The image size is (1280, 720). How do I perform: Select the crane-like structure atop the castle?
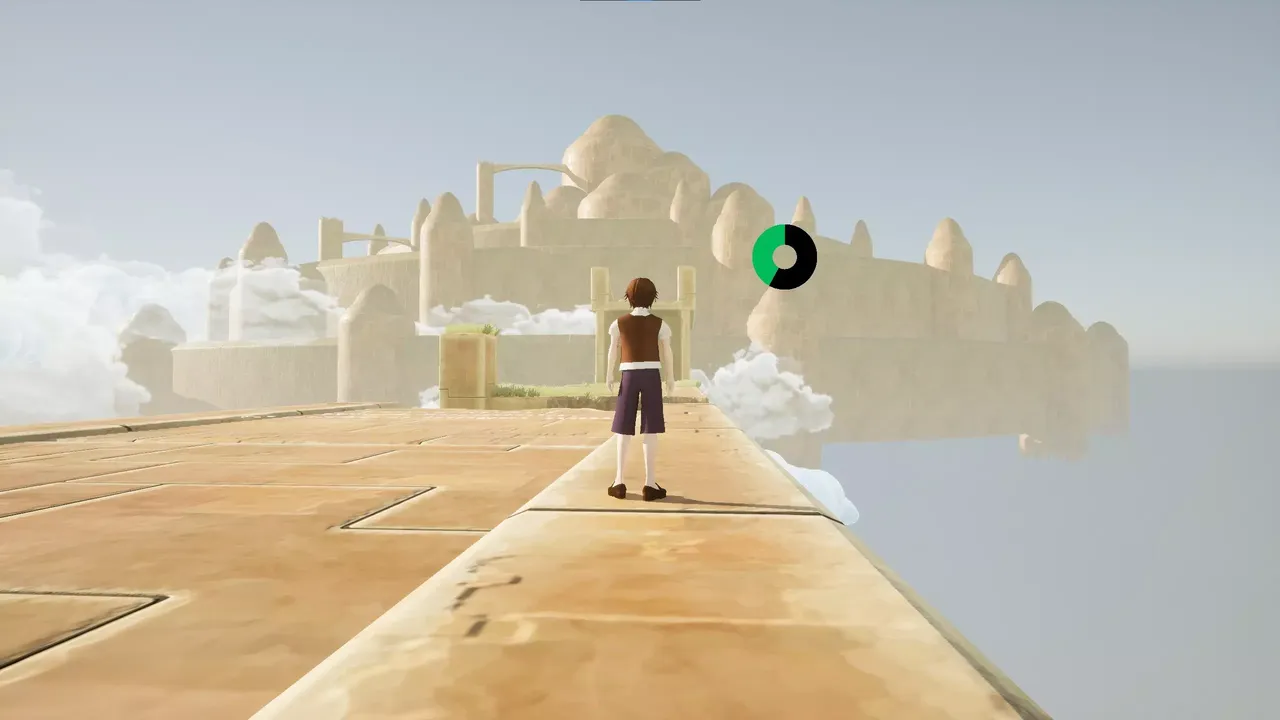click(510, 170)
